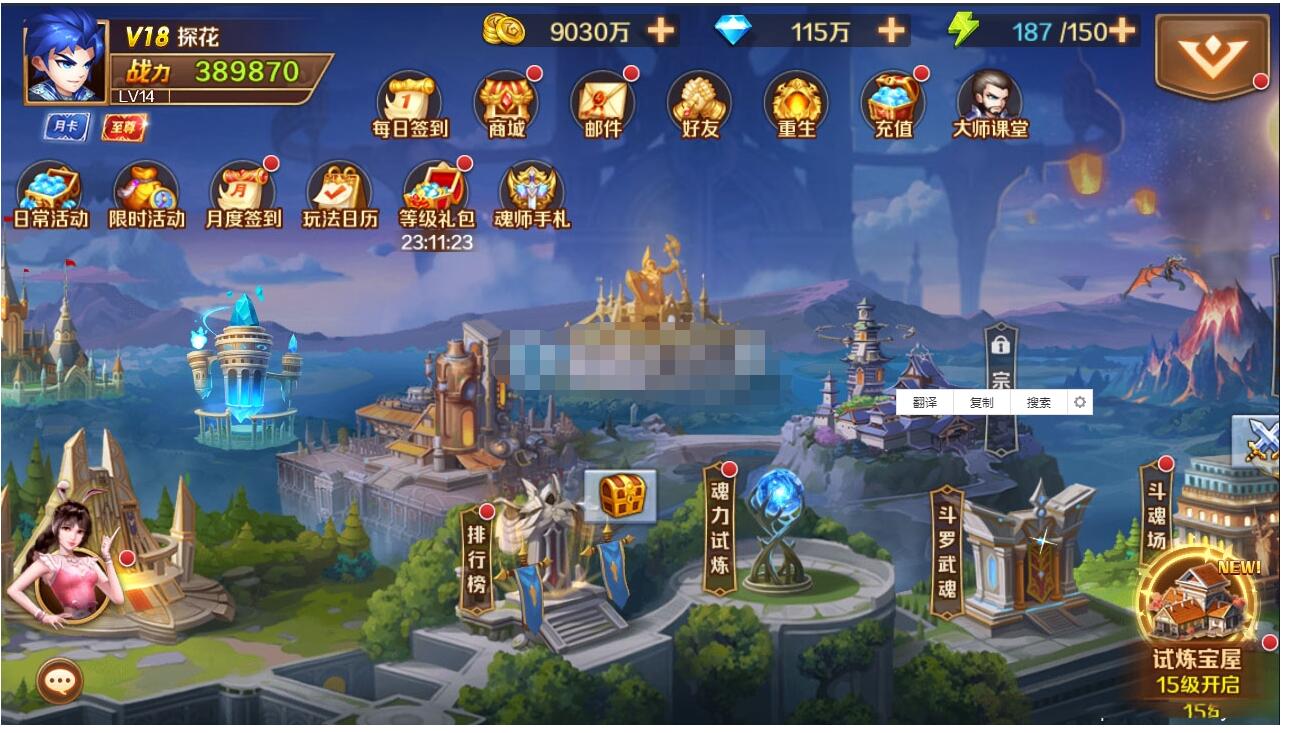Screen dimensions: 1290x733
Task: Click the 复制 copy option in overlay
Action: click(x=981, y=402)
